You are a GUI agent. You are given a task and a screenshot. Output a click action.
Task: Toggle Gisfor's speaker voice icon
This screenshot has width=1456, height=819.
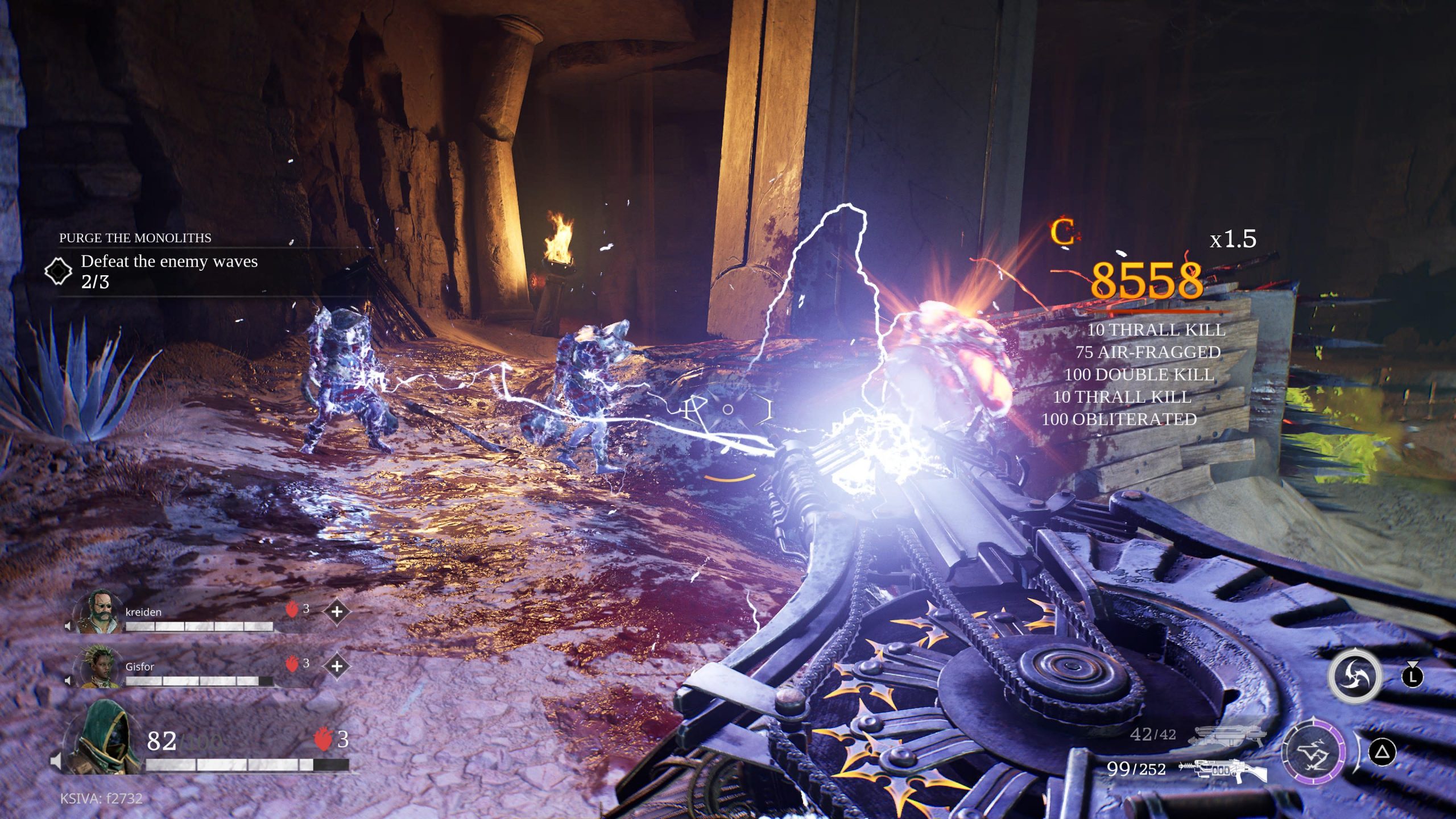click(x=68, y=680)
